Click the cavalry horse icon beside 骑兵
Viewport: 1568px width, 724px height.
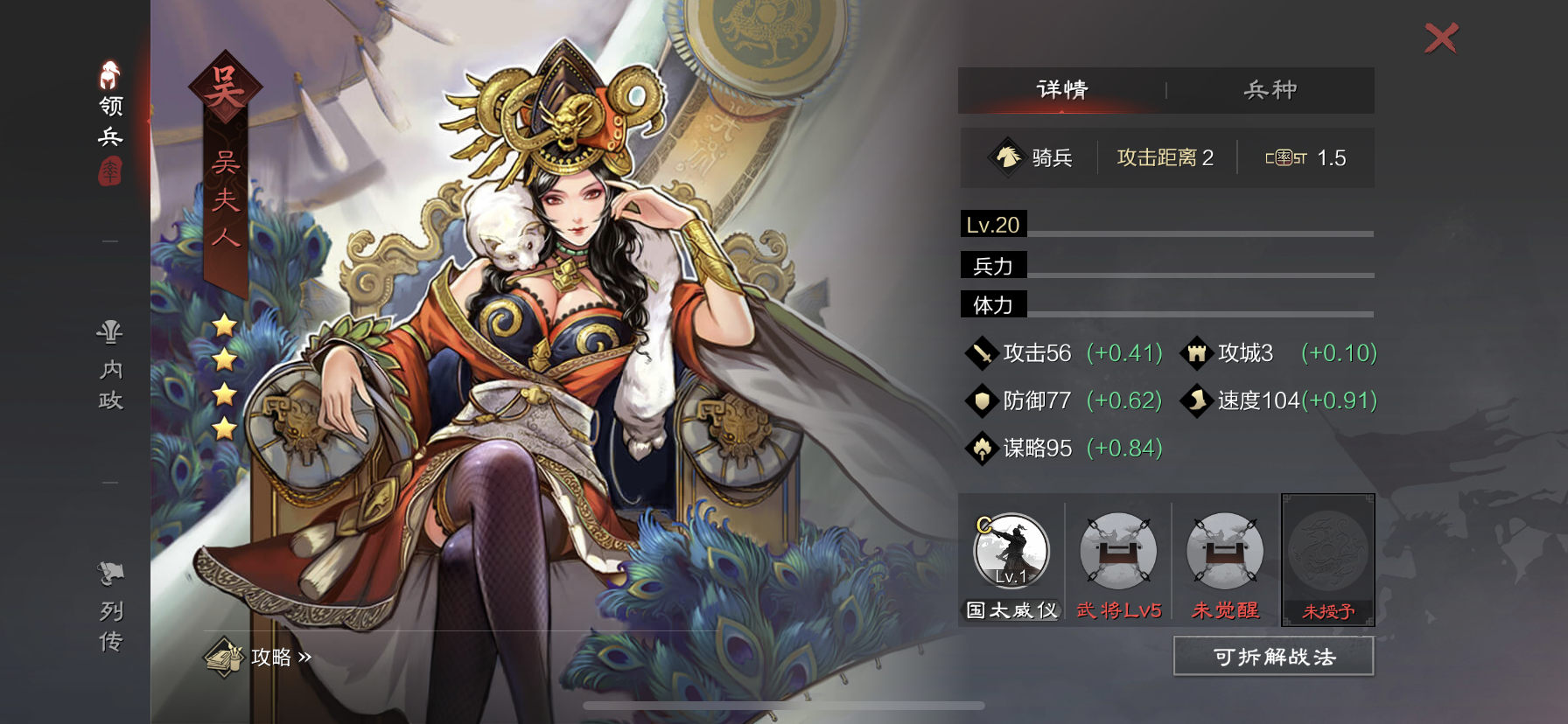1008,157
